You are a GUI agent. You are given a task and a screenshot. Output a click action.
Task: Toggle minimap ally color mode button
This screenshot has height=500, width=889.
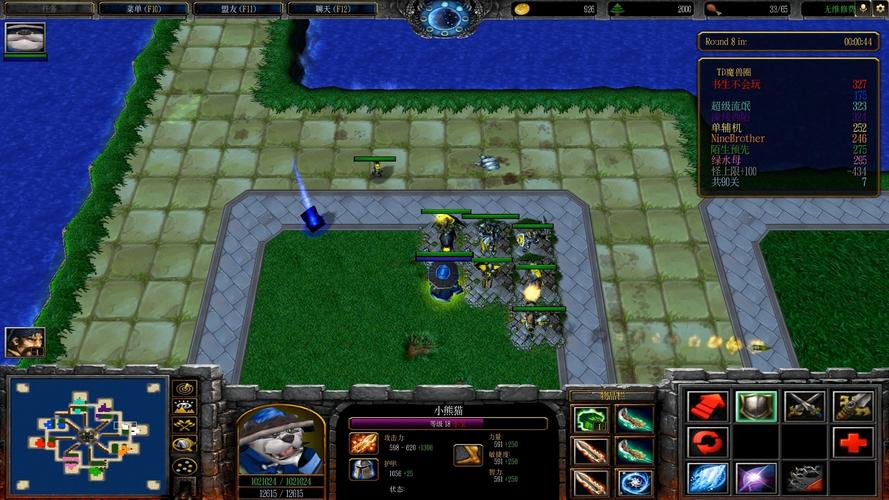[184, 426]
